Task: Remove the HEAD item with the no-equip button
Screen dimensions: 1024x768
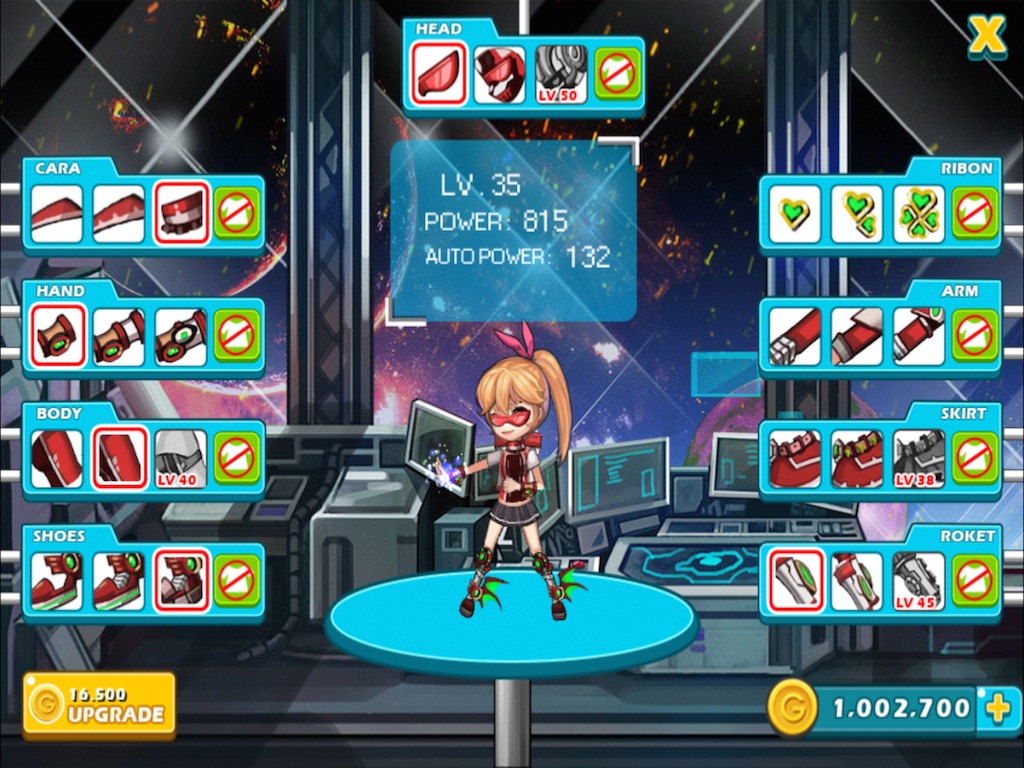Action: click(x=618, y=75)
